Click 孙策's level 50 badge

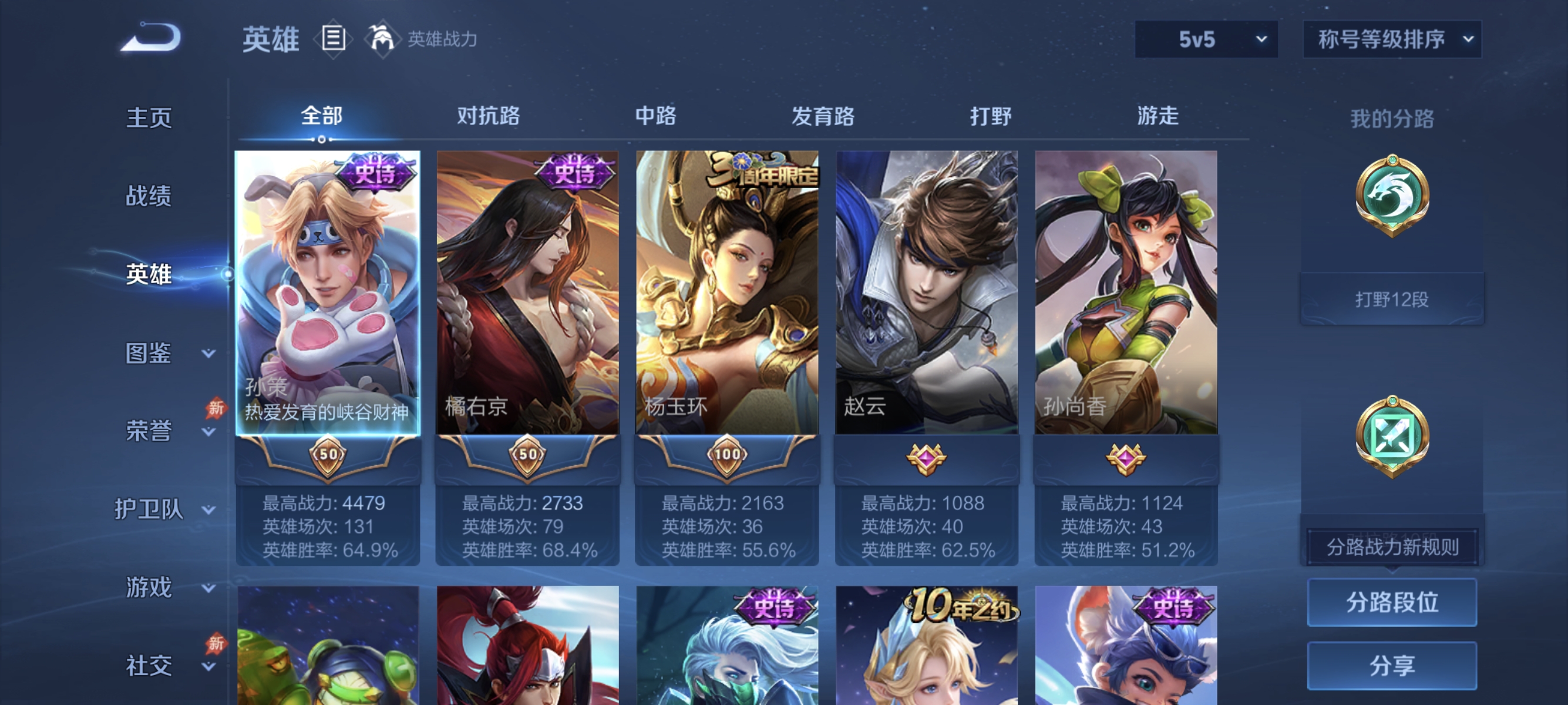click(327, 454)
